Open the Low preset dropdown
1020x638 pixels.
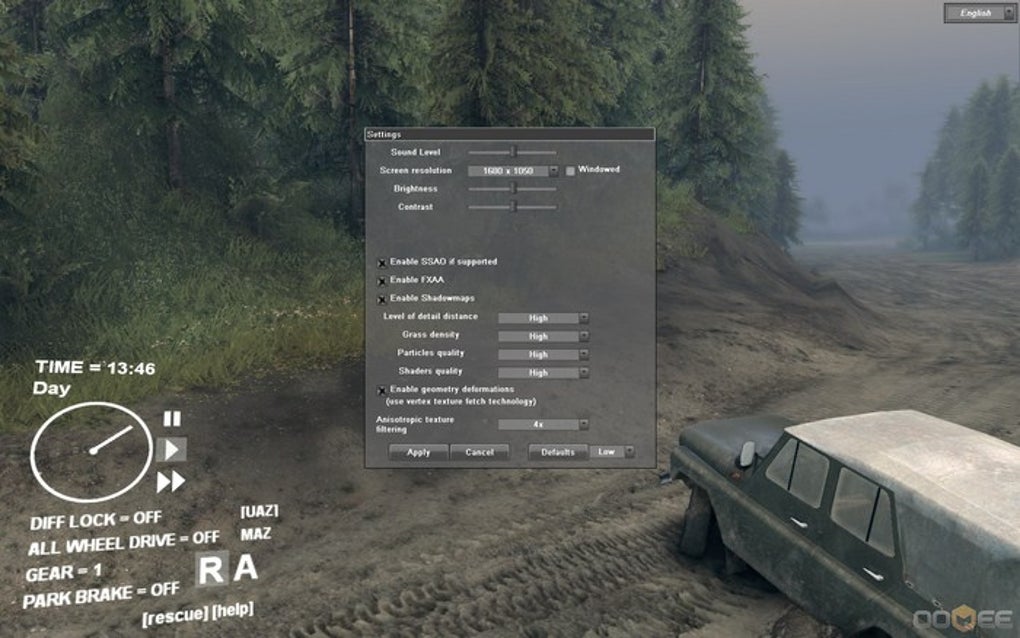(614, 452)
